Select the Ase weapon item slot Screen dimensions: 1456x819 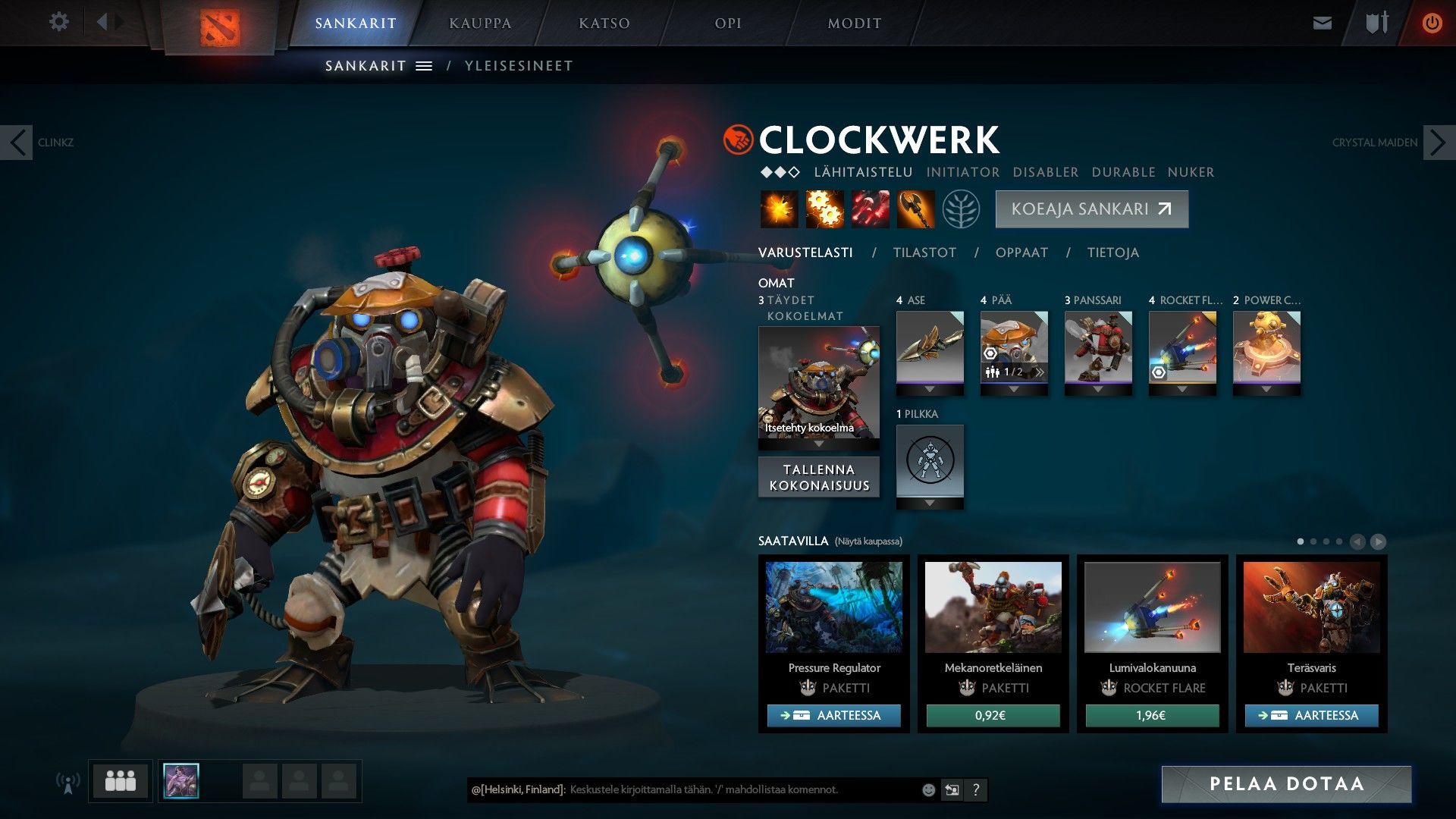click(x=930, y=347)
